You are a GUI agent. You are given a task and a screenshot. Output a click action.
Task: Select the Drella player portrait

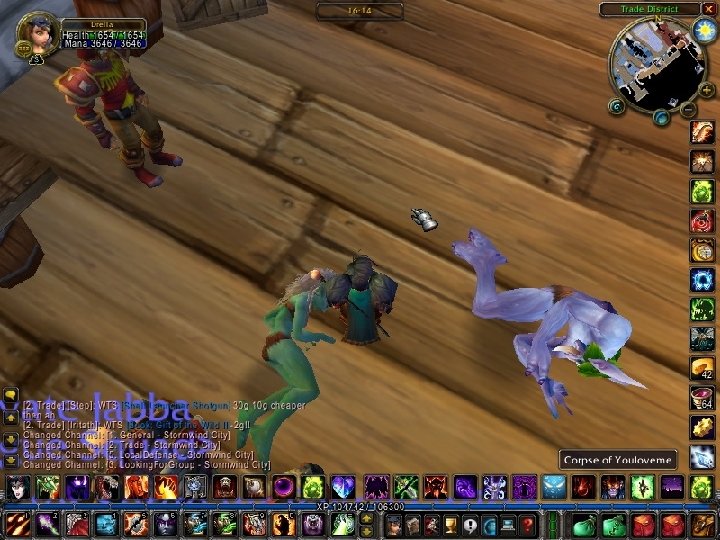pos(38,32)
